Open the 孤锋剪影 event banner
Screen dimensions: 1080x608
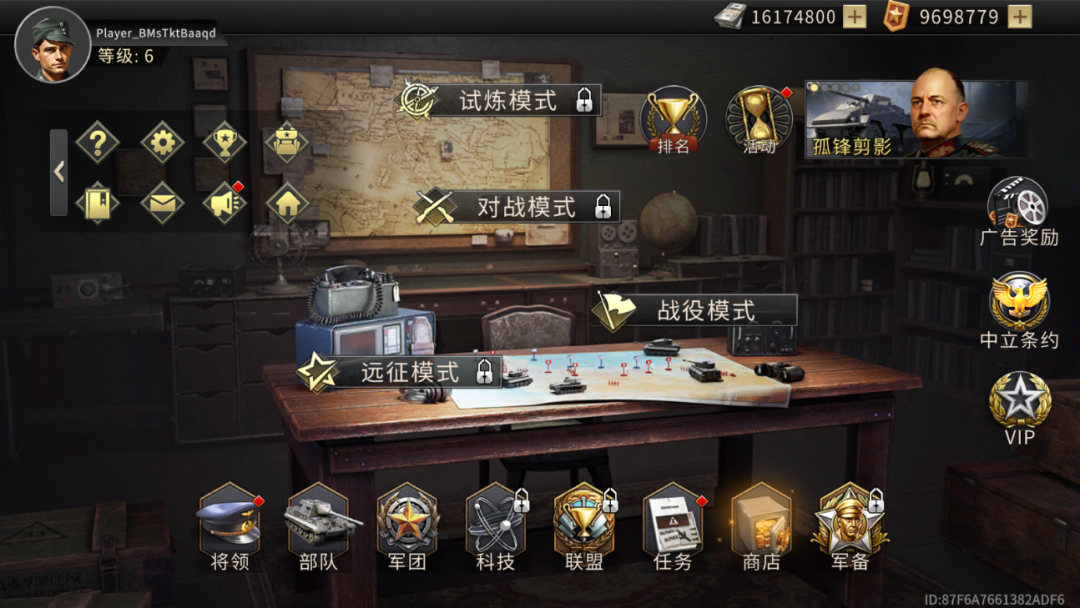[916, 118]
